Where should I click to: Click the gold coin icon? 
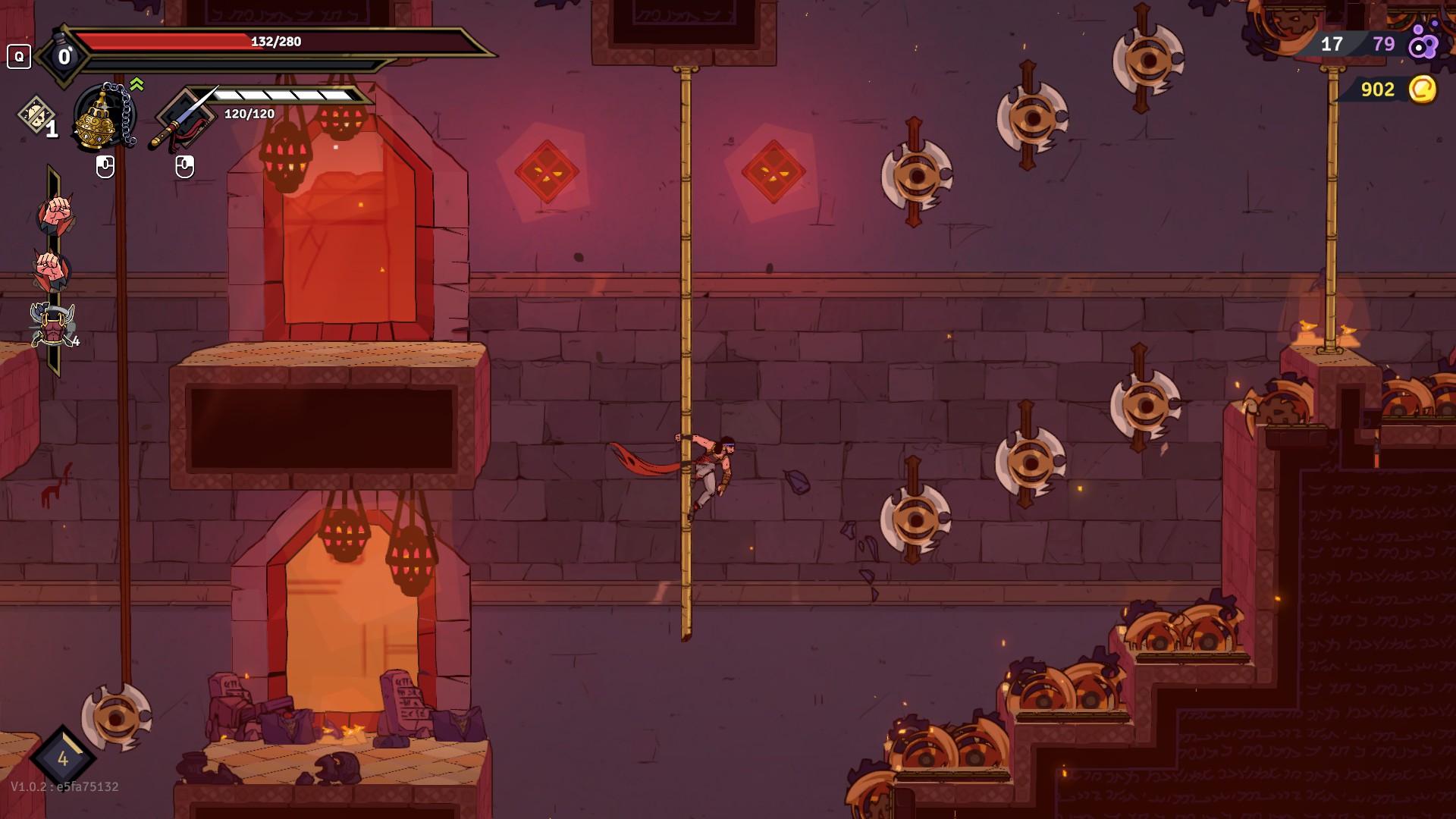(x=1423, y=89)
